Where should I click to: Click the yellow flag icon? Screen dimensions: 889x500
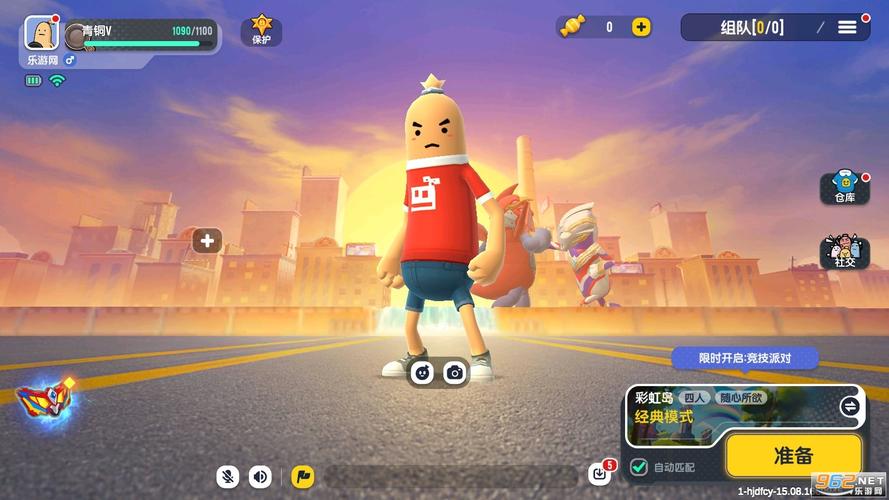(303, 477)
